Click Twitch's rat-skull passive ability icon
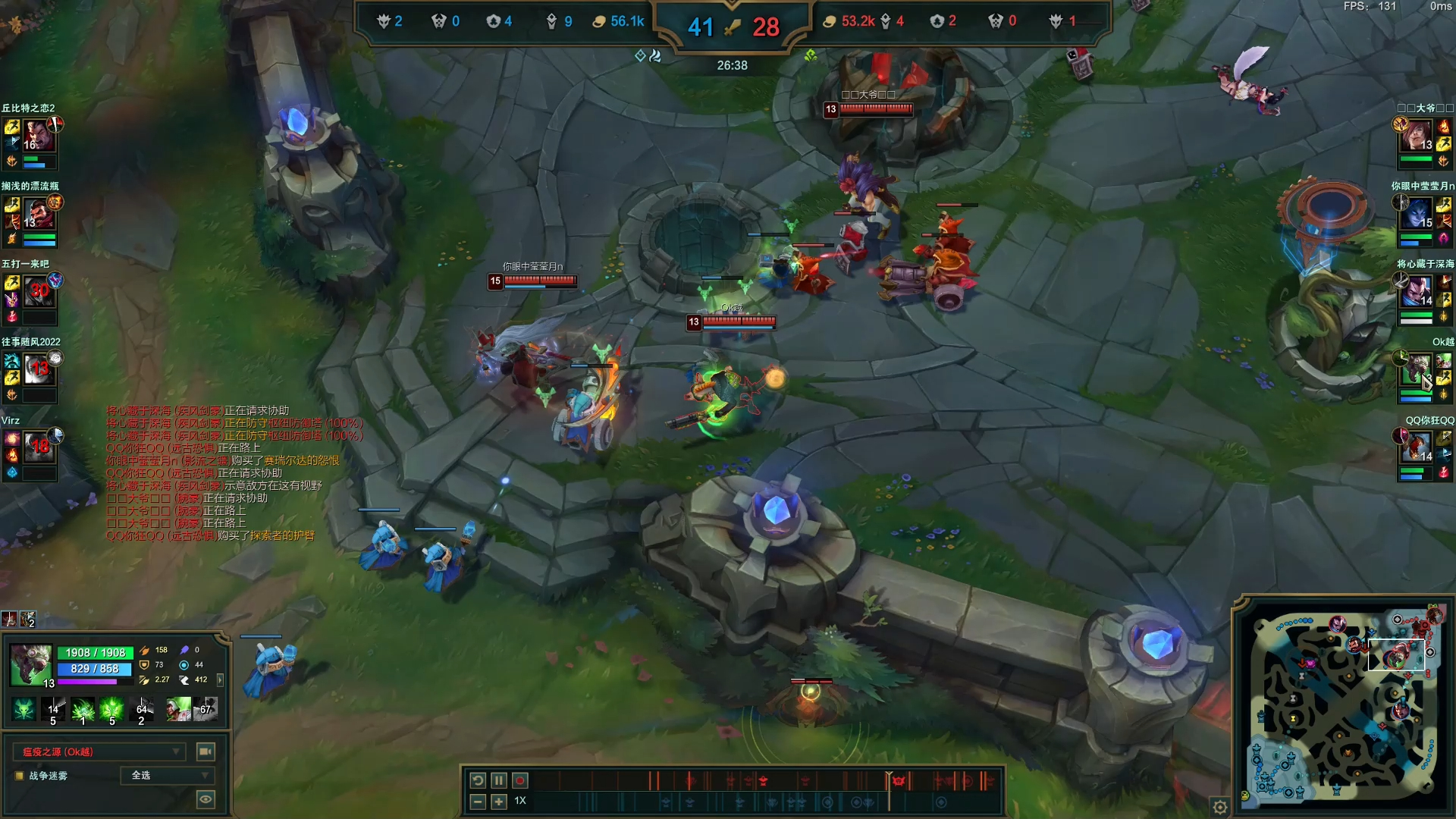The height and width of the screenshot is (819, 1456). (x=24, y=710)
